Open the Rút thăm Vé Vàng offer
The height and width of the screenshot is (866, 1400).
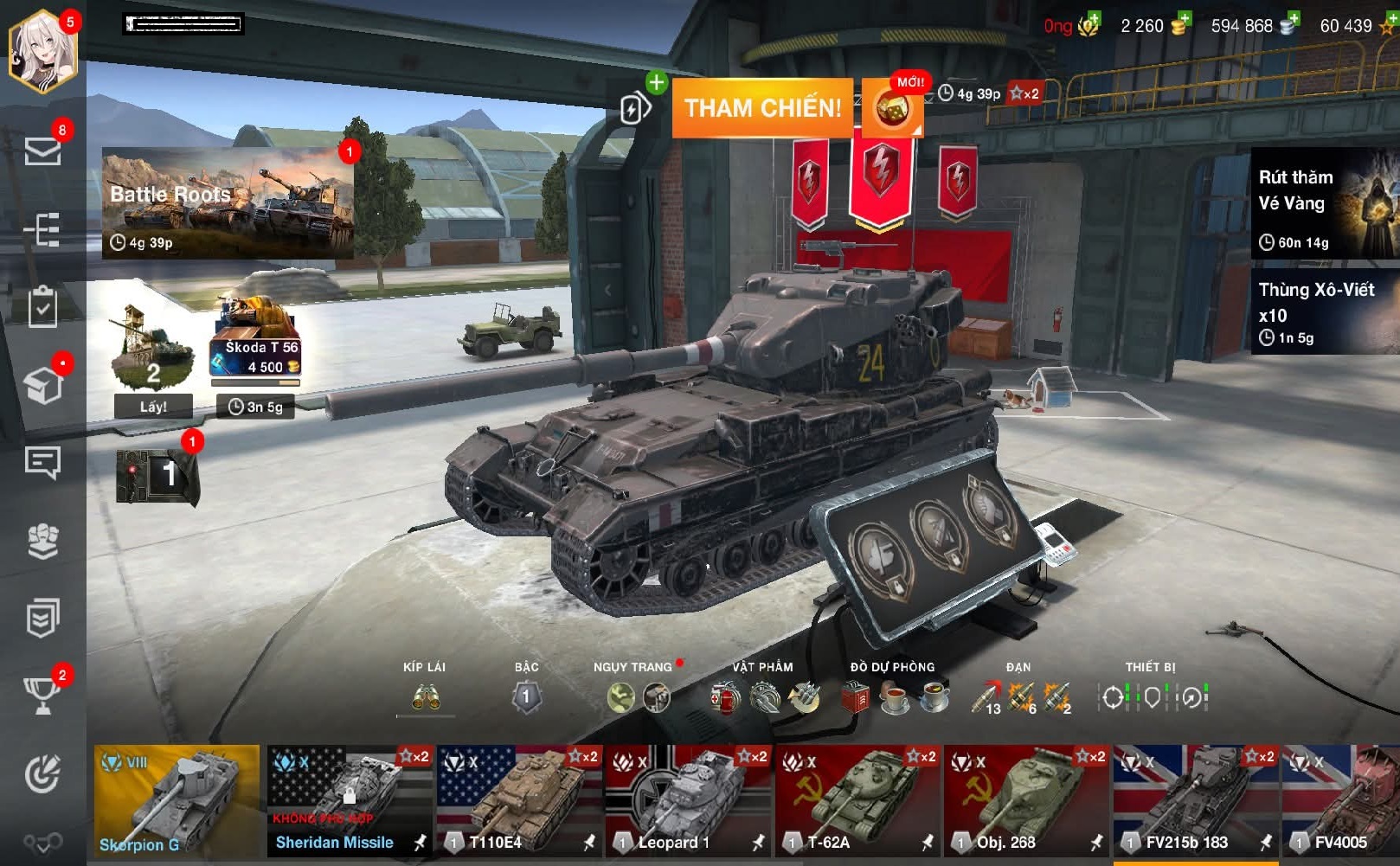(1324, 203)
